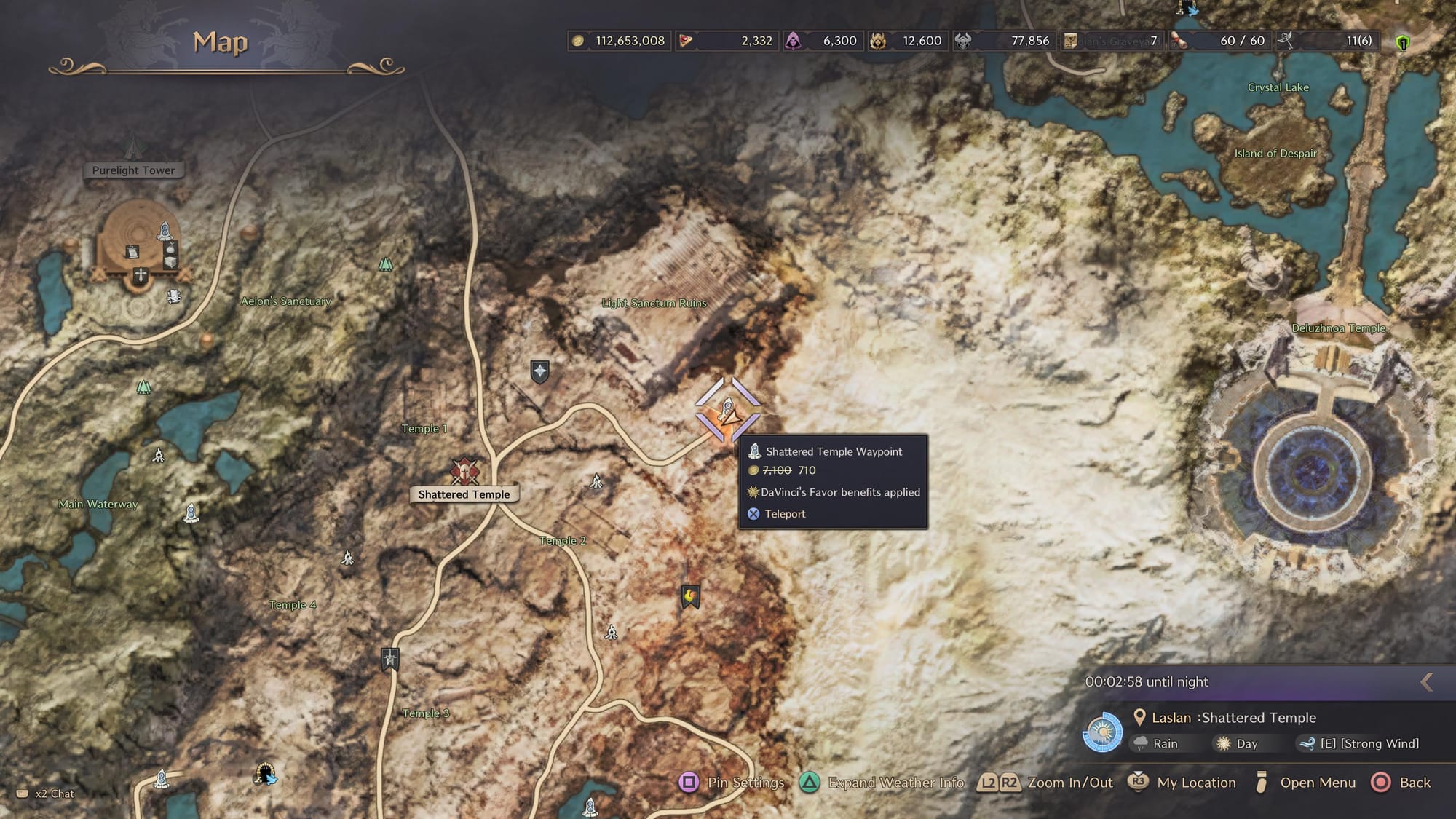Select the waypoint inside Purelight Tower

pyautogui.click(x=165, y=232)
